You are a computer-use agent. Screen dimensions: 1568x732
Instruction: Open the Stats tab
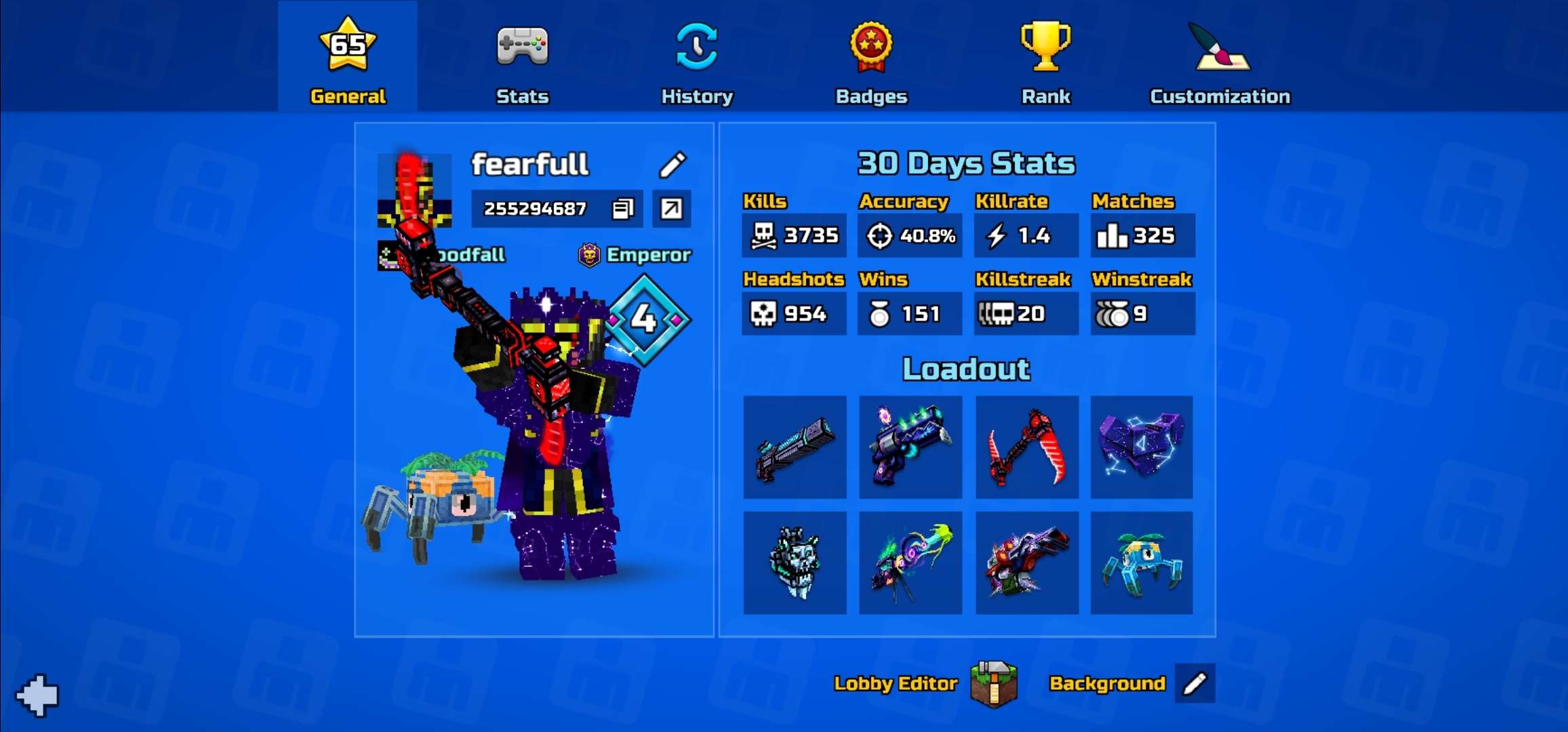pos(522,60)
